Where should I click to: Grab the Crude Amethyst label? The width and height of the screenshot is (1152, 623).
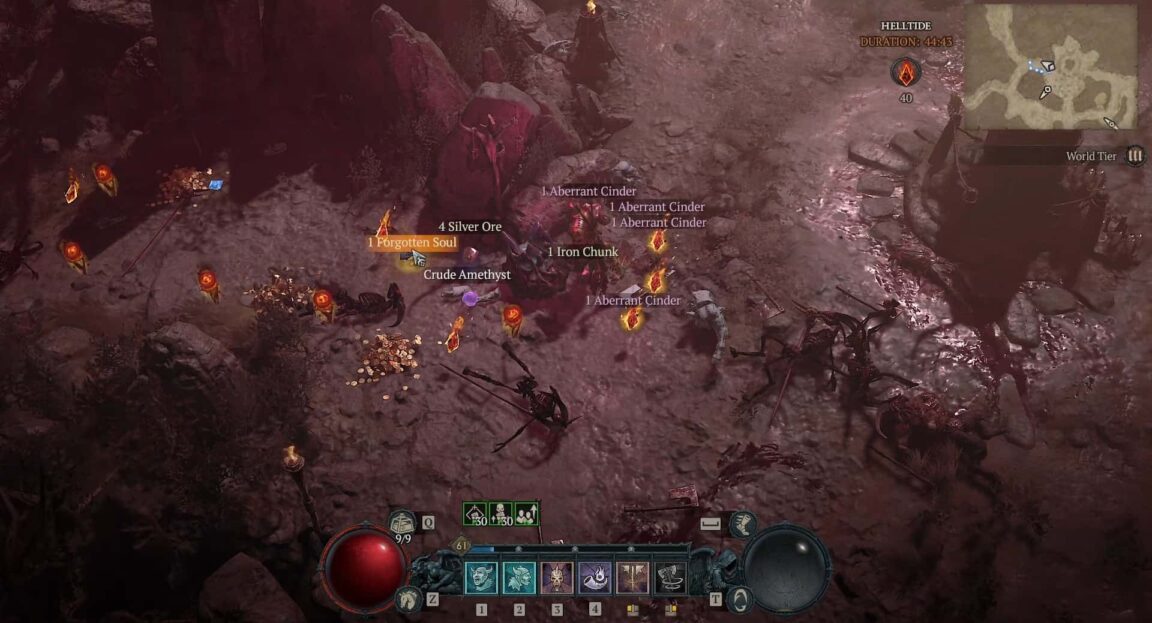[x=467, y=274]
